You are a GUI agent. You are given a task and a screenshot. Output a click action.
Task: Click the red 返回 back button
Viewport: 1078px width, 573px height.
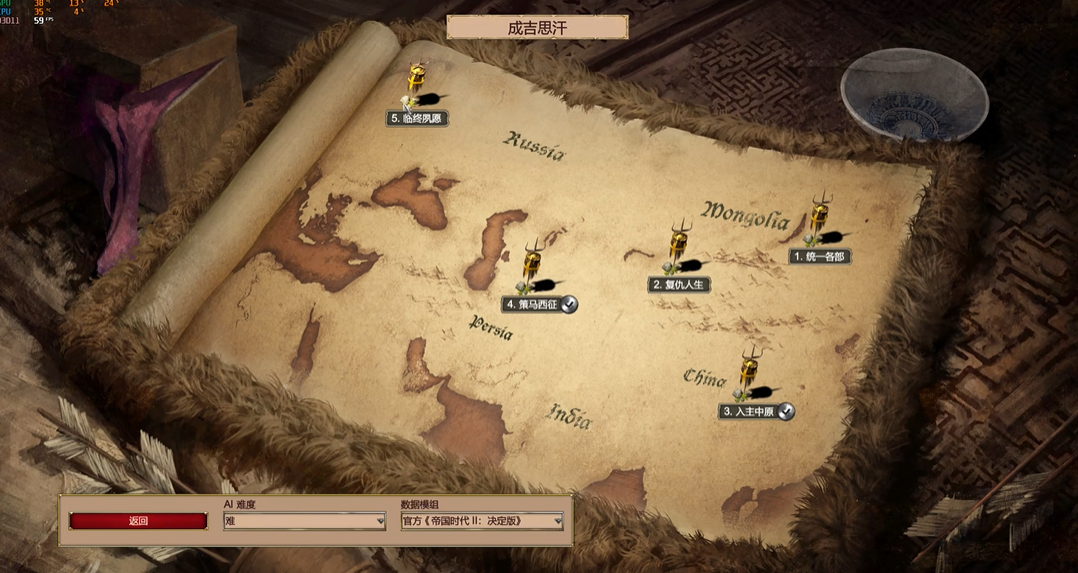click(138, 521)
